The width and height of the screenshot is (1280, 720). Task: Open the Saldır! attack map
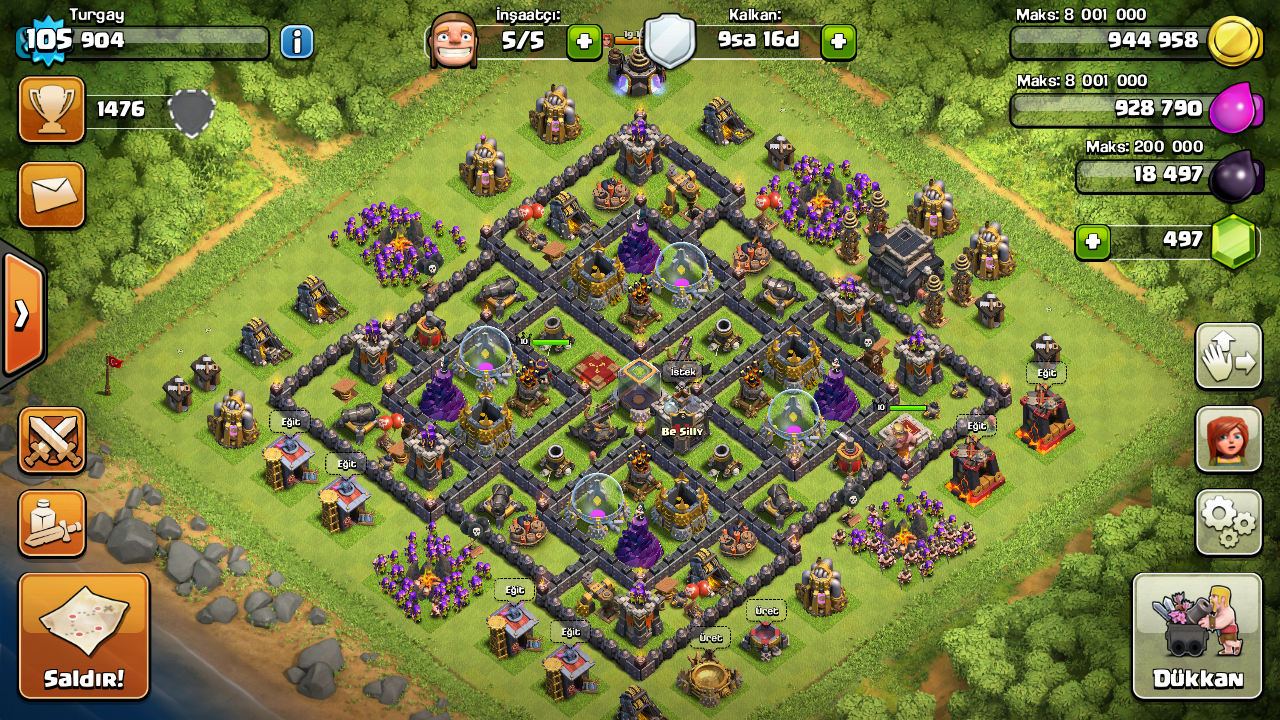pos(84,635)
